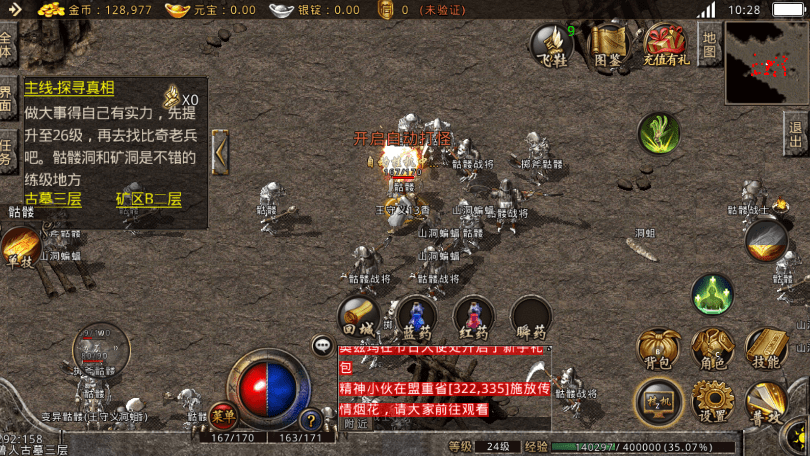Open the 角色 character sheet
Image resolution: width=810 pixels, height=456 pixels.
point(713,348)
